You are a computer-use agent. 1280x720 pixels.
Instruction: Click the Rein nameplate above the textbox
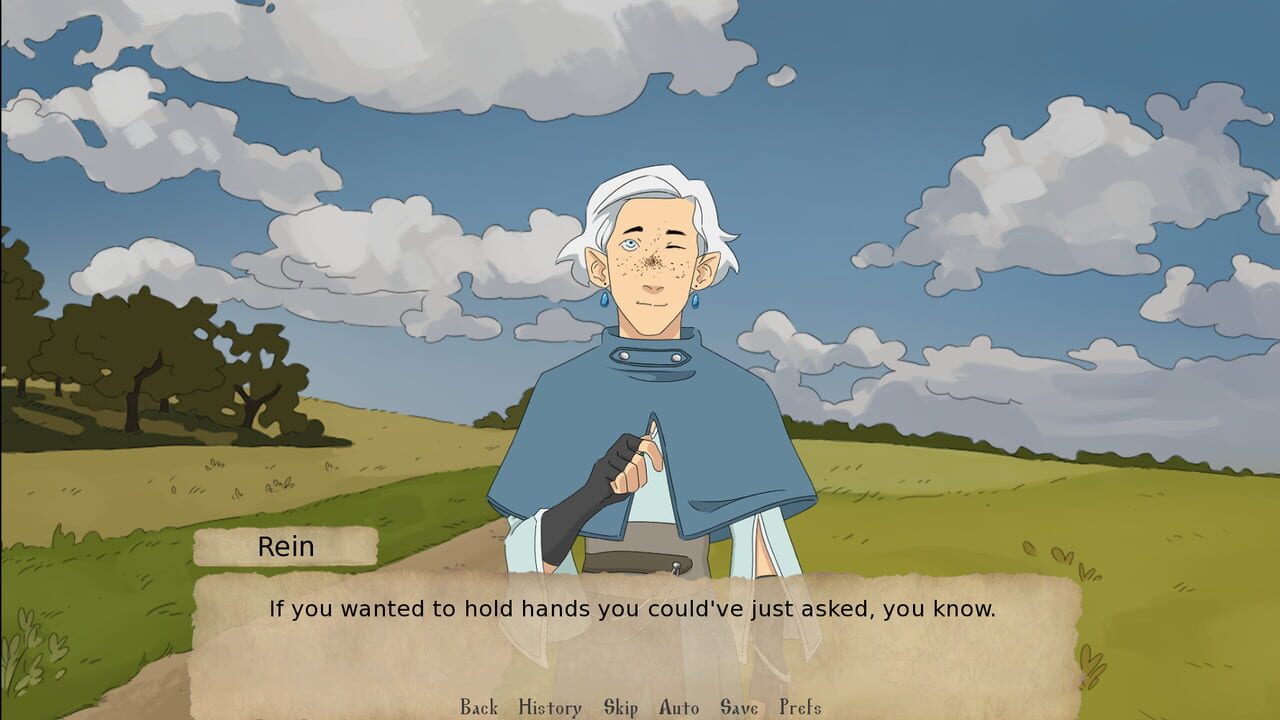click(x=288, y=546)
